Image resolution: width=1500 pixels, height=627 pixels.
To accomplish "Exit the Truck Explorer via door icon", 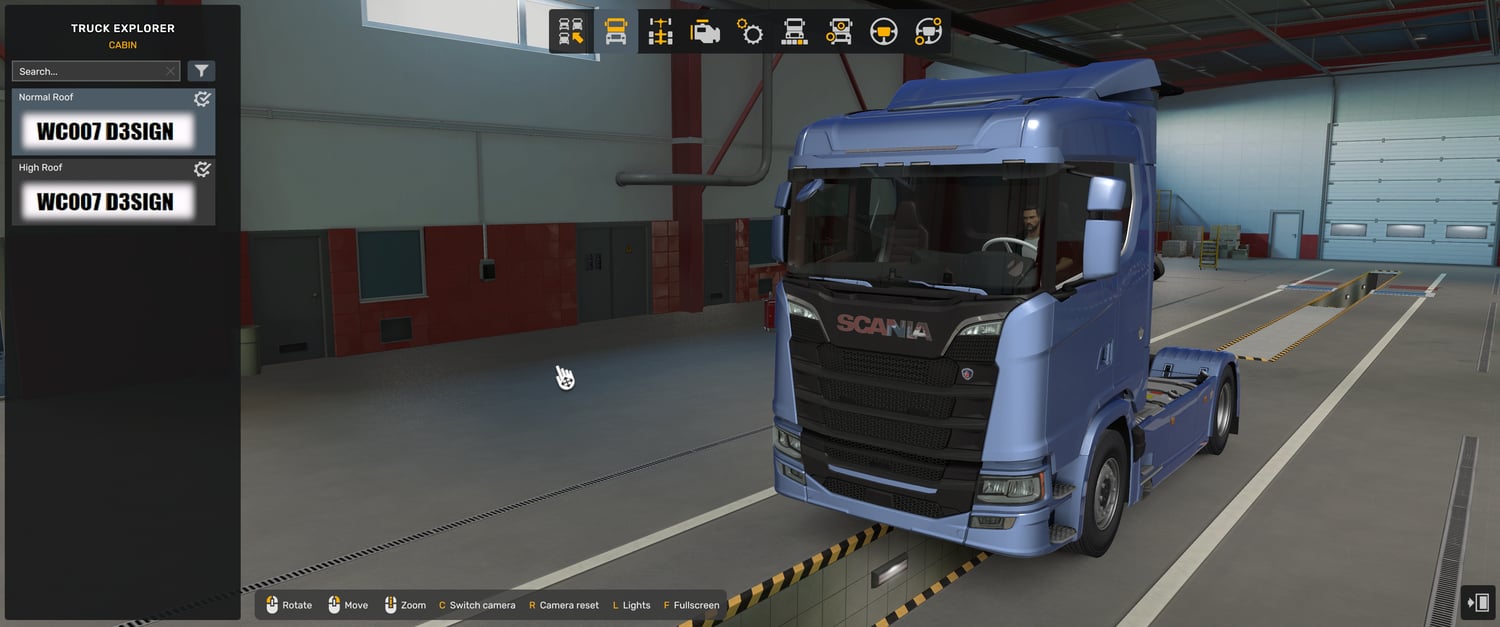I will (x=1477, y=602).
